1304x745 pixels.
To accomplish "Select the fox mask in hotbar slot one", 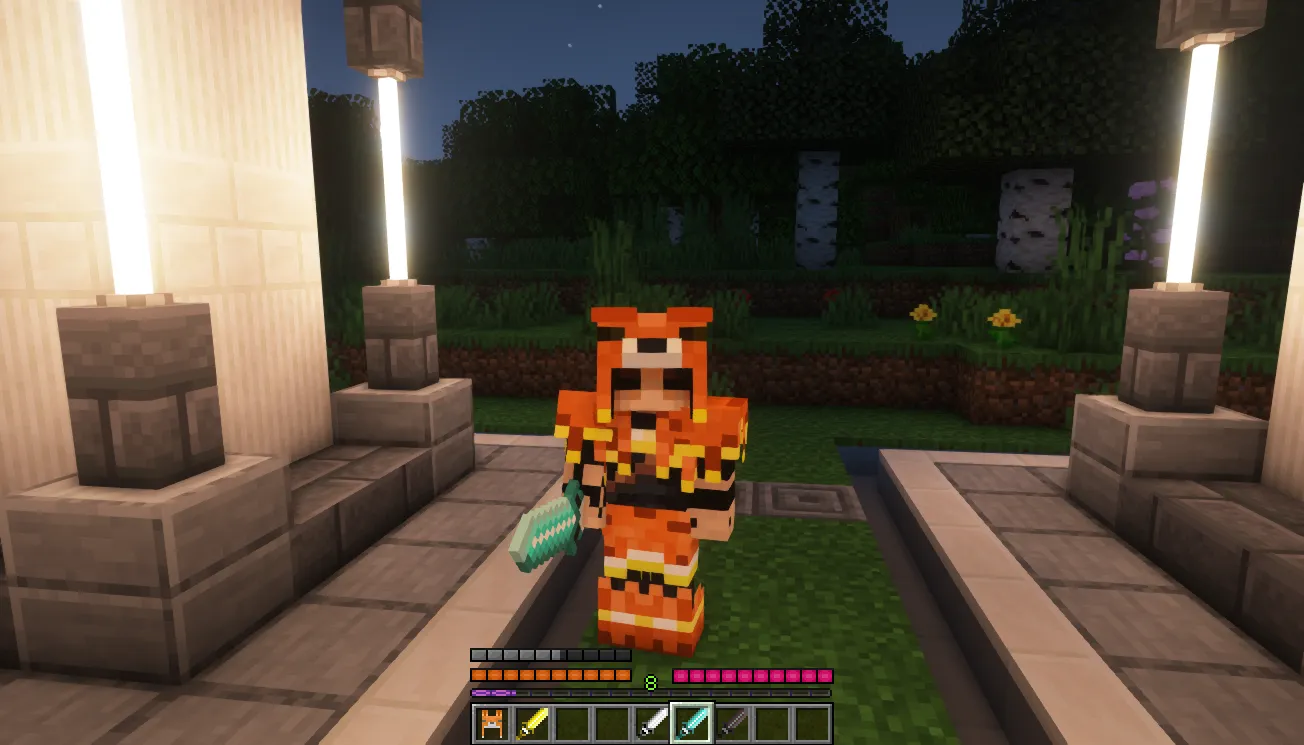I will click(491, 722).
